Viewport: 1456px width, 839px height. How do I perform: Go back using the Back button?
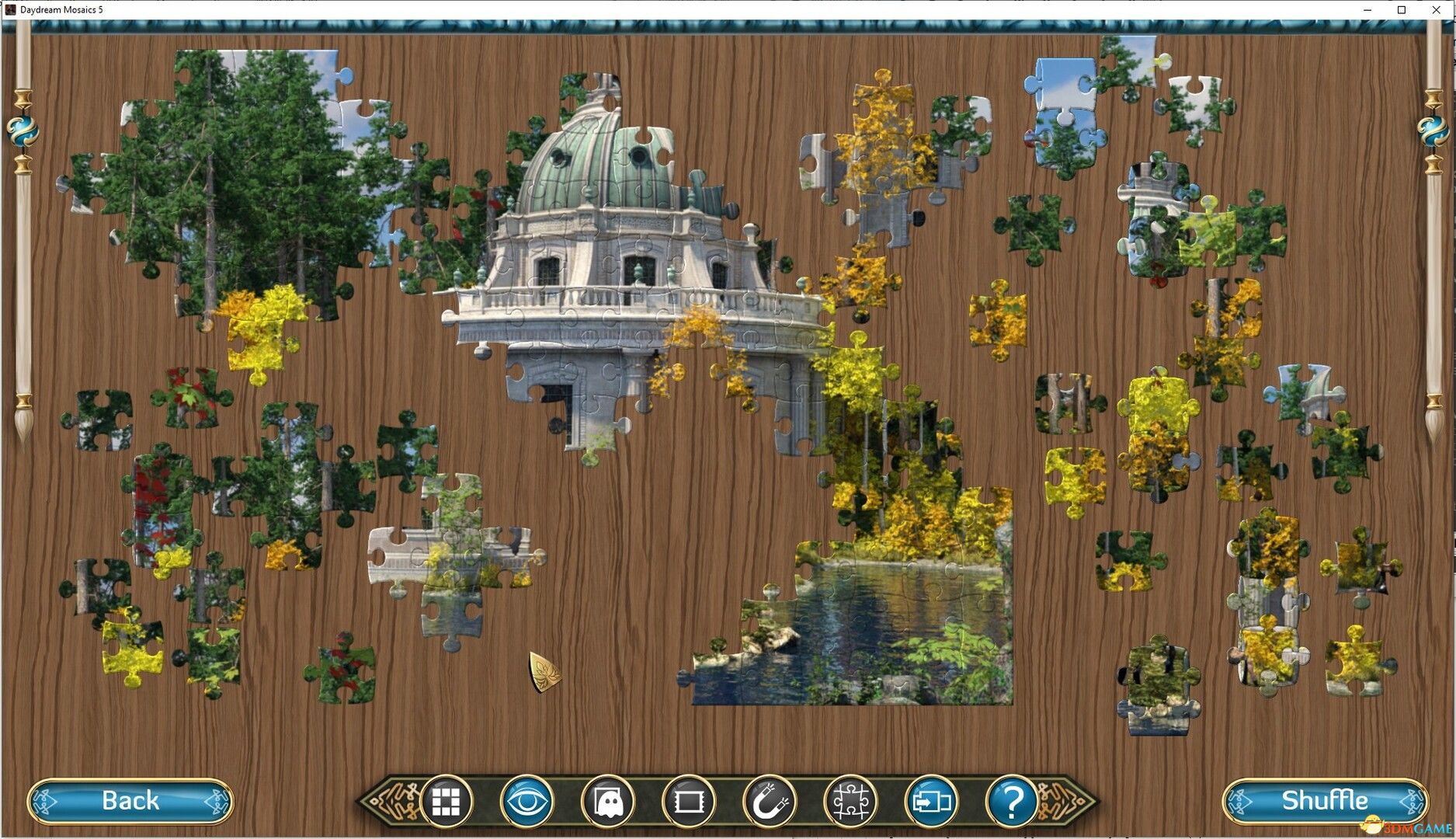pos(130,800)
